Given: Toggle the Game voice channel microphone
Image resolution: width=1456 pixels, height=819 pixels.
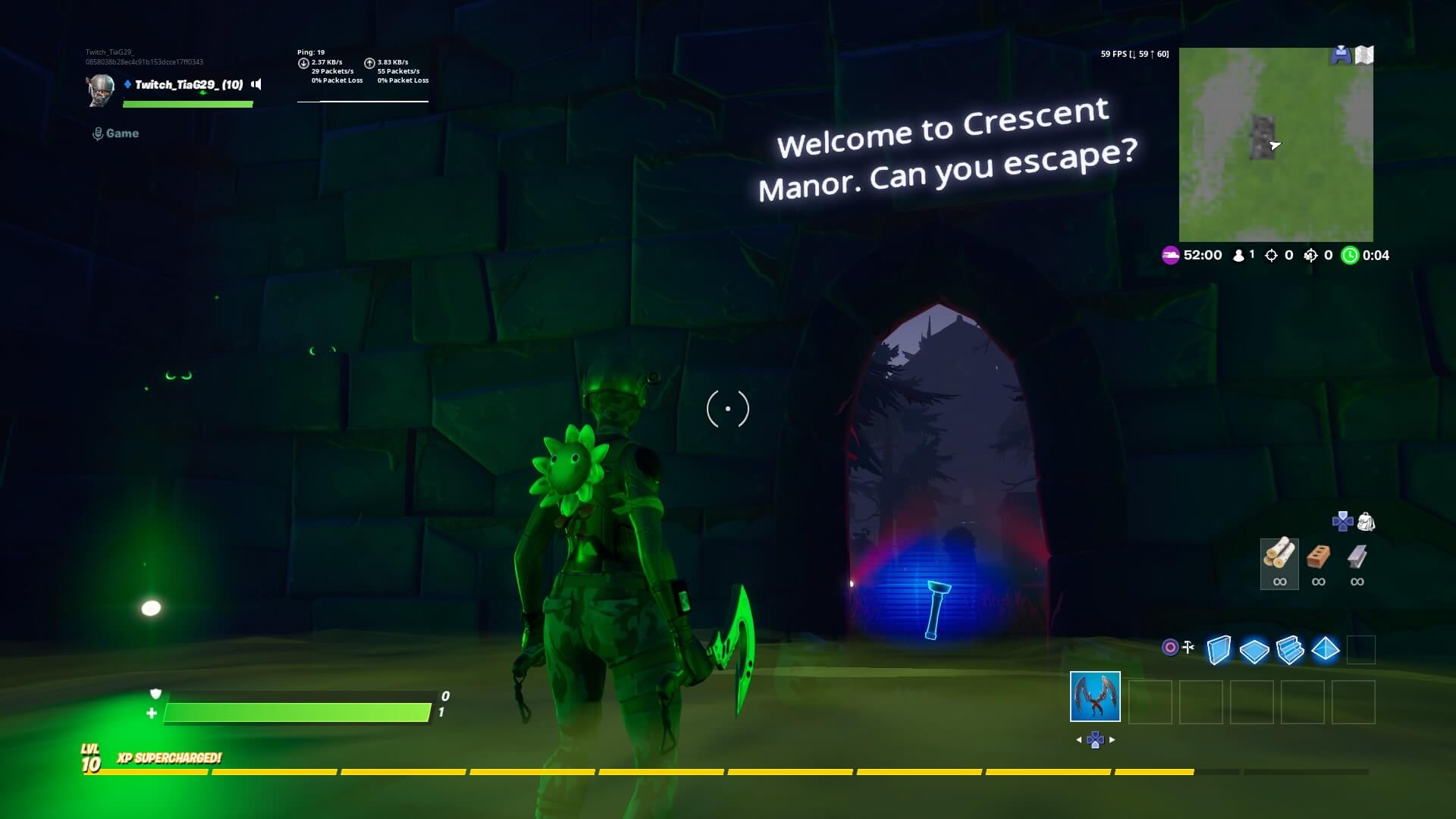Looking at the screenshot, I should pyautogui.click(x=97, y=133).
